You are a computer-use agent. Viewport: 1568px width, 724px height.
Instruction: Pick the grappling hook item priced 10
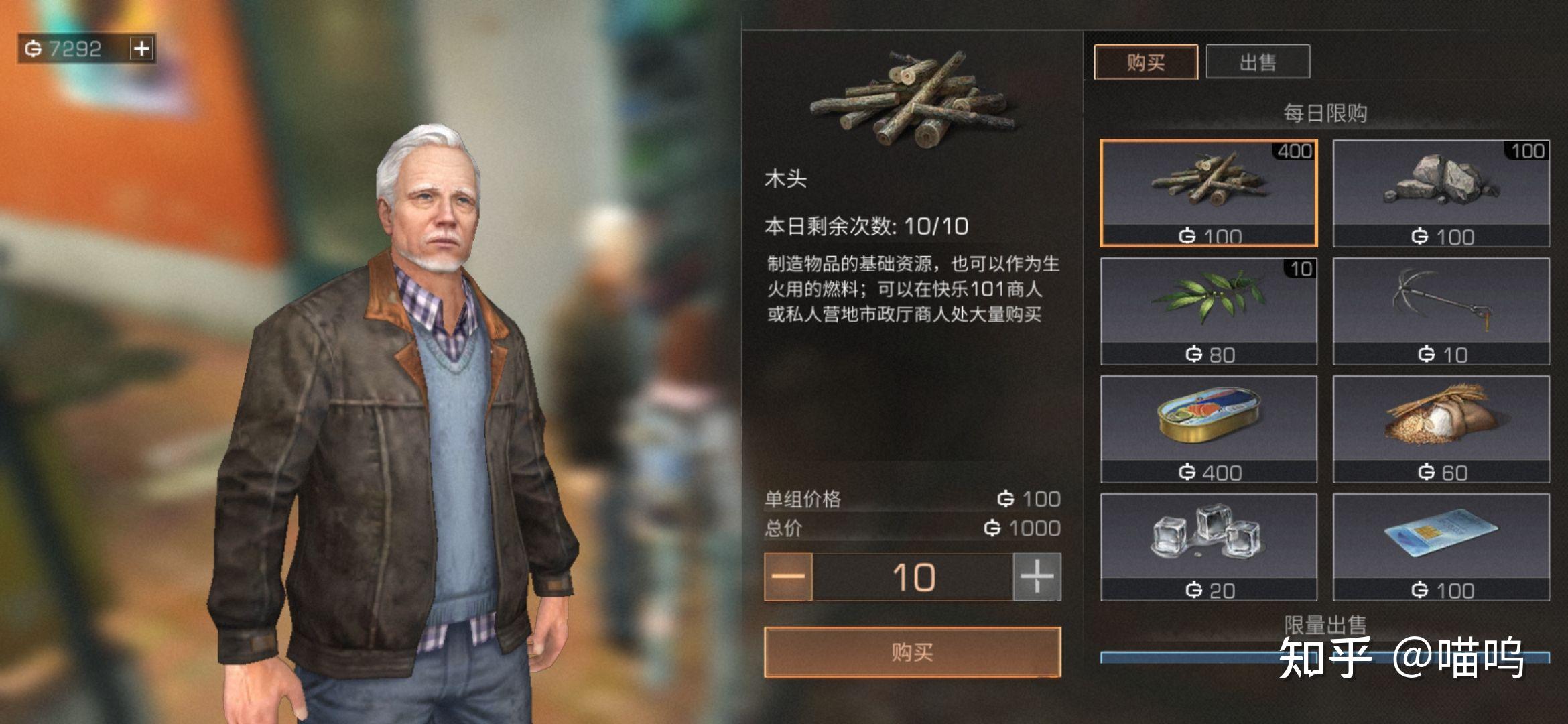pos(1441,311)
